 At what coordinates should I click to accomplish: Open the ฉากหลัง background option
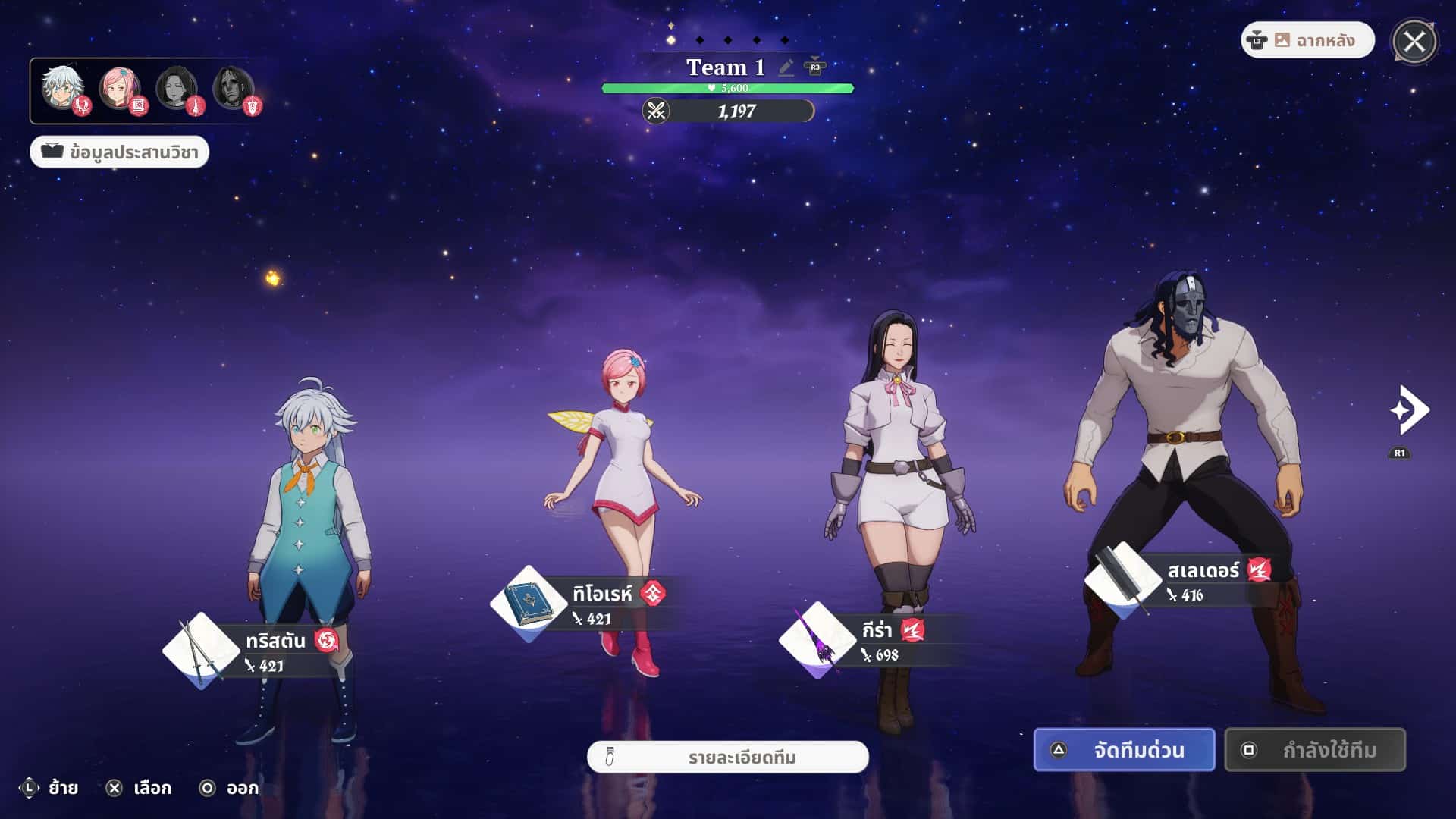coord(1307,40)
